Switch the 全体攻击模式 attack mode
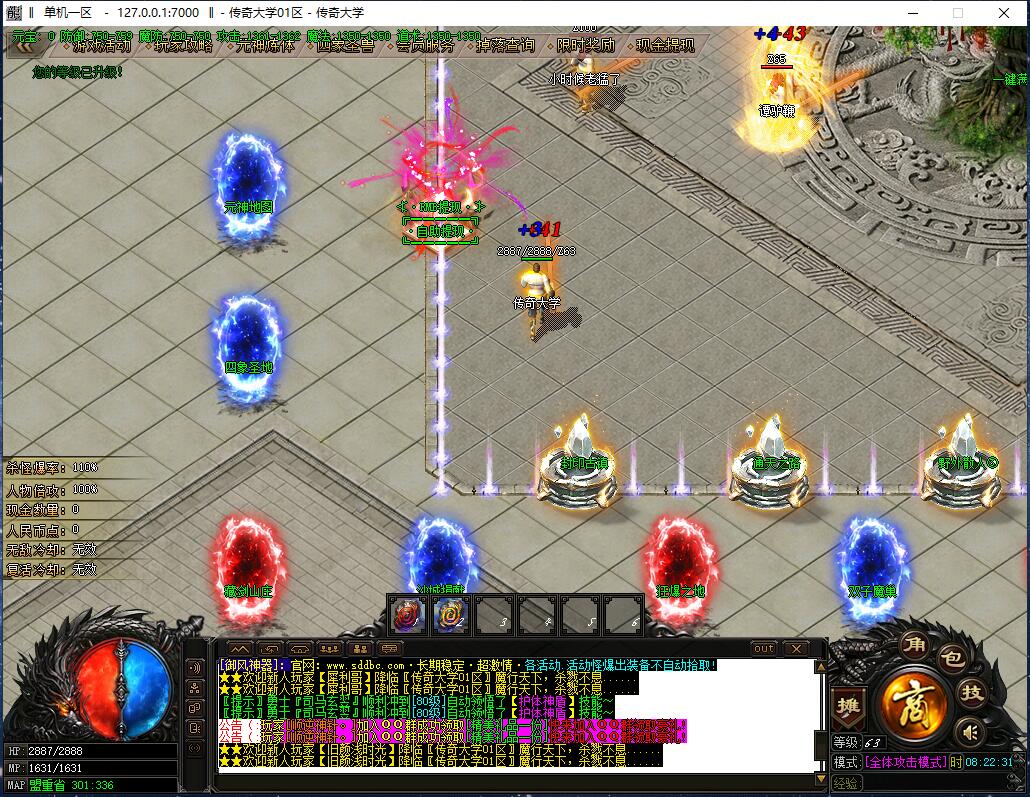This screenshot has width=1030, height=797. pos(905,762)
